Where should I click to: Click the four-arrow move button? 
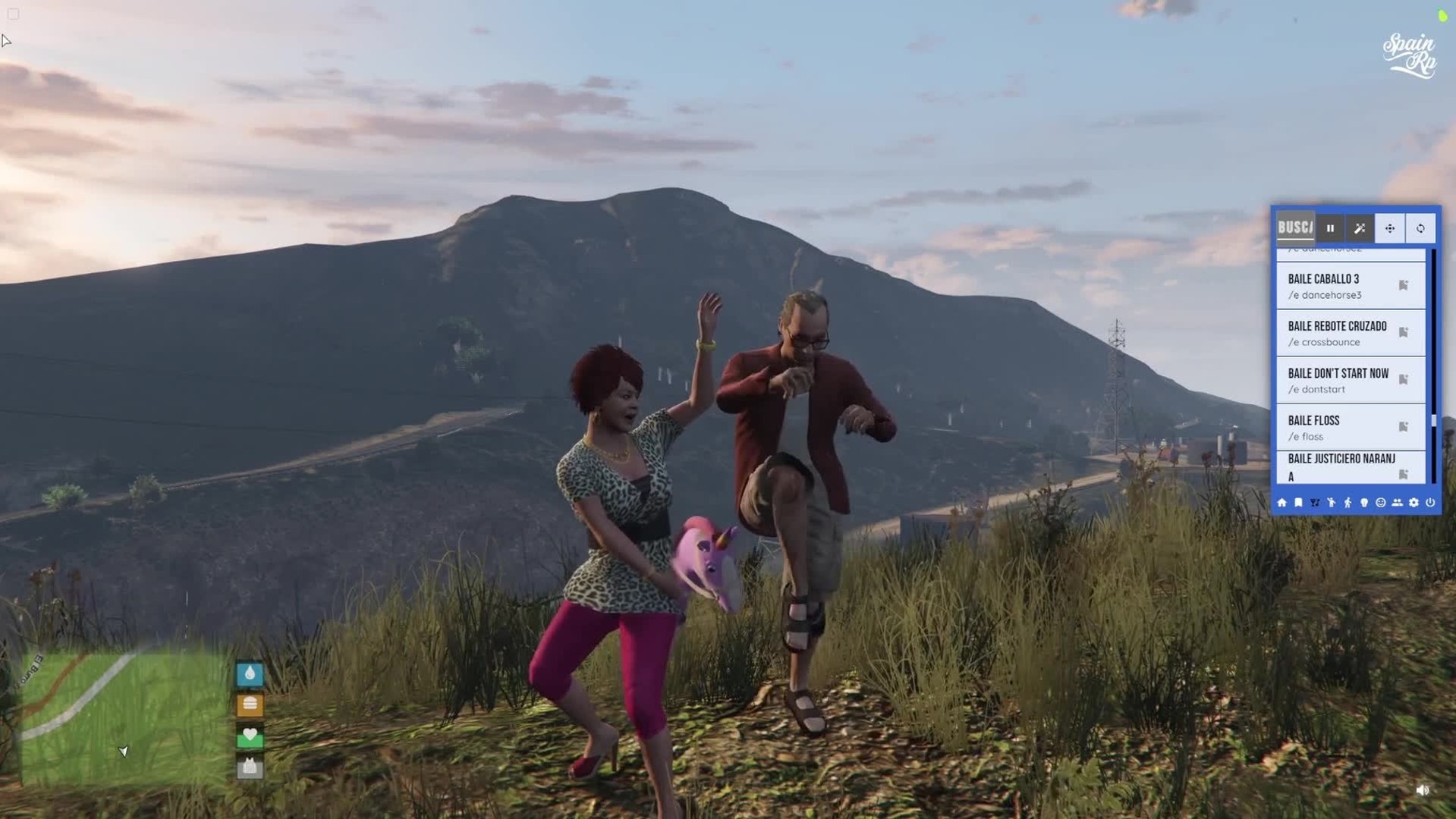pos(1390,228)
